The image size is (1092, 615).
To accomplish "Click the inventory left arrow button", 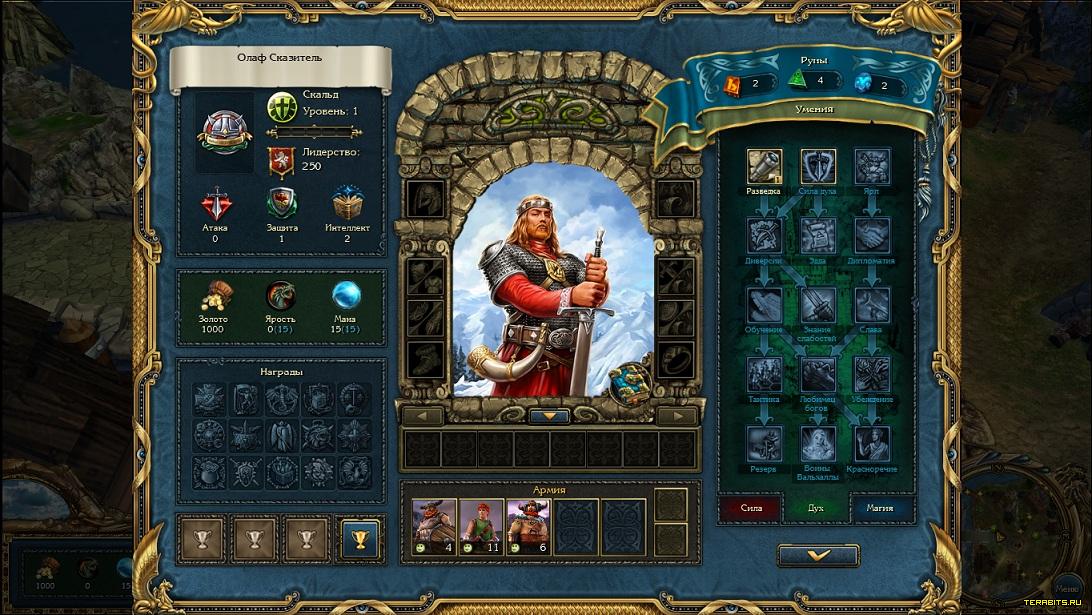I will click(x=422, y=415).
